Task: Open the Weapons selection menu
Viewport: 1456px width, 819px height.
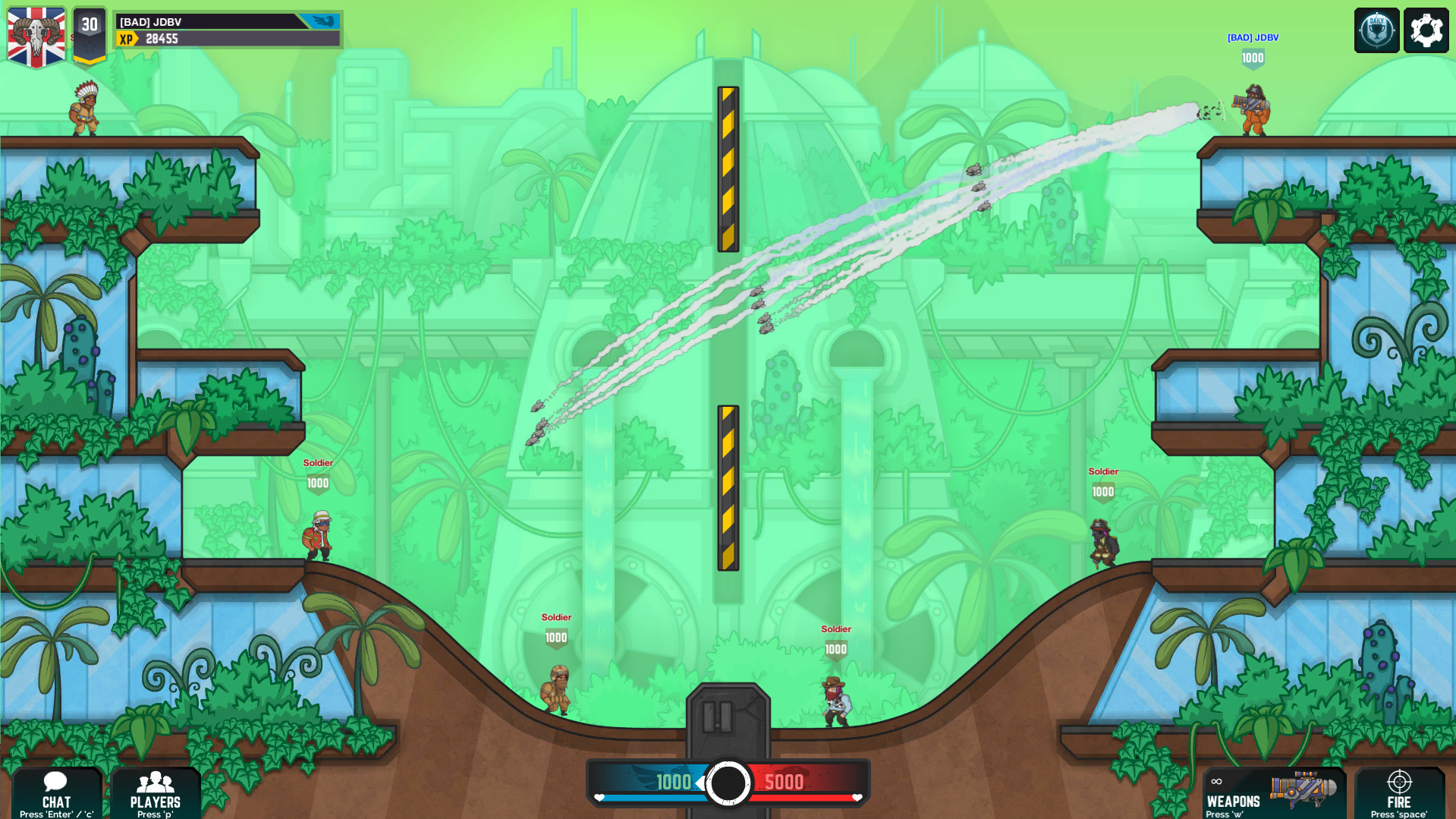Action: click(1273, 793)
